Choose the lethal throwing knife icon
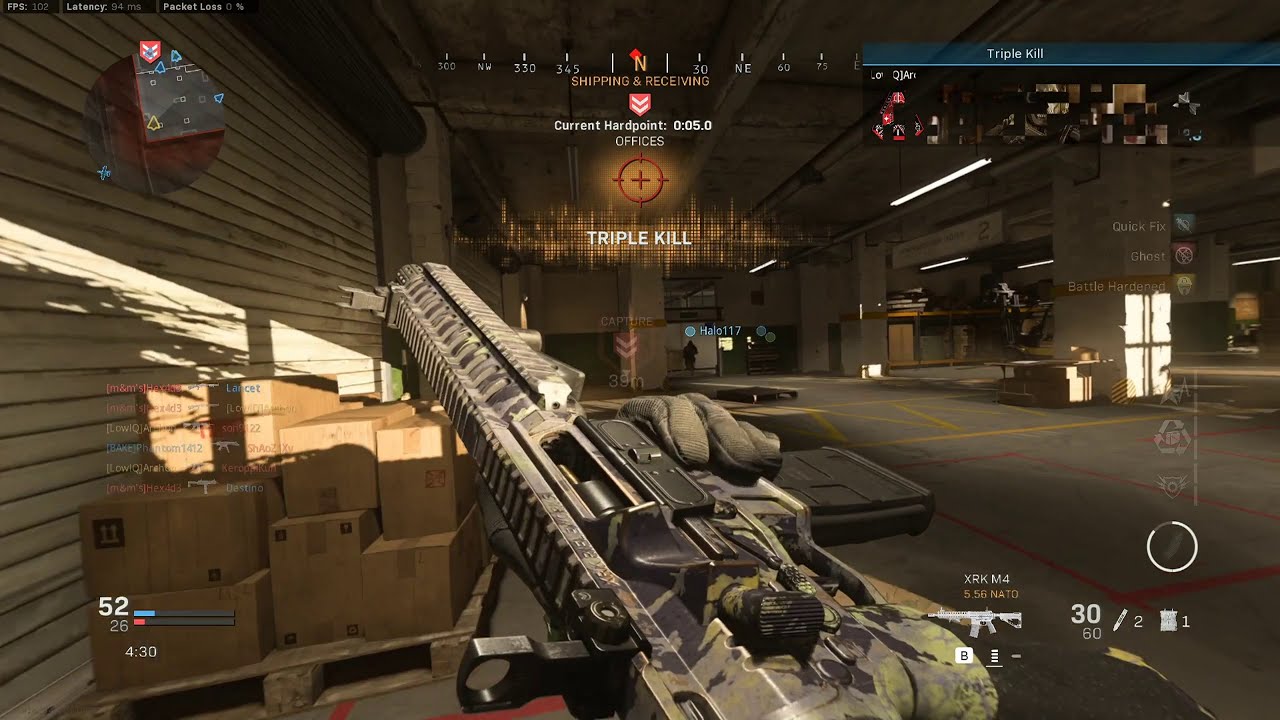1280x720 pixels. (x=1121, y=620)
